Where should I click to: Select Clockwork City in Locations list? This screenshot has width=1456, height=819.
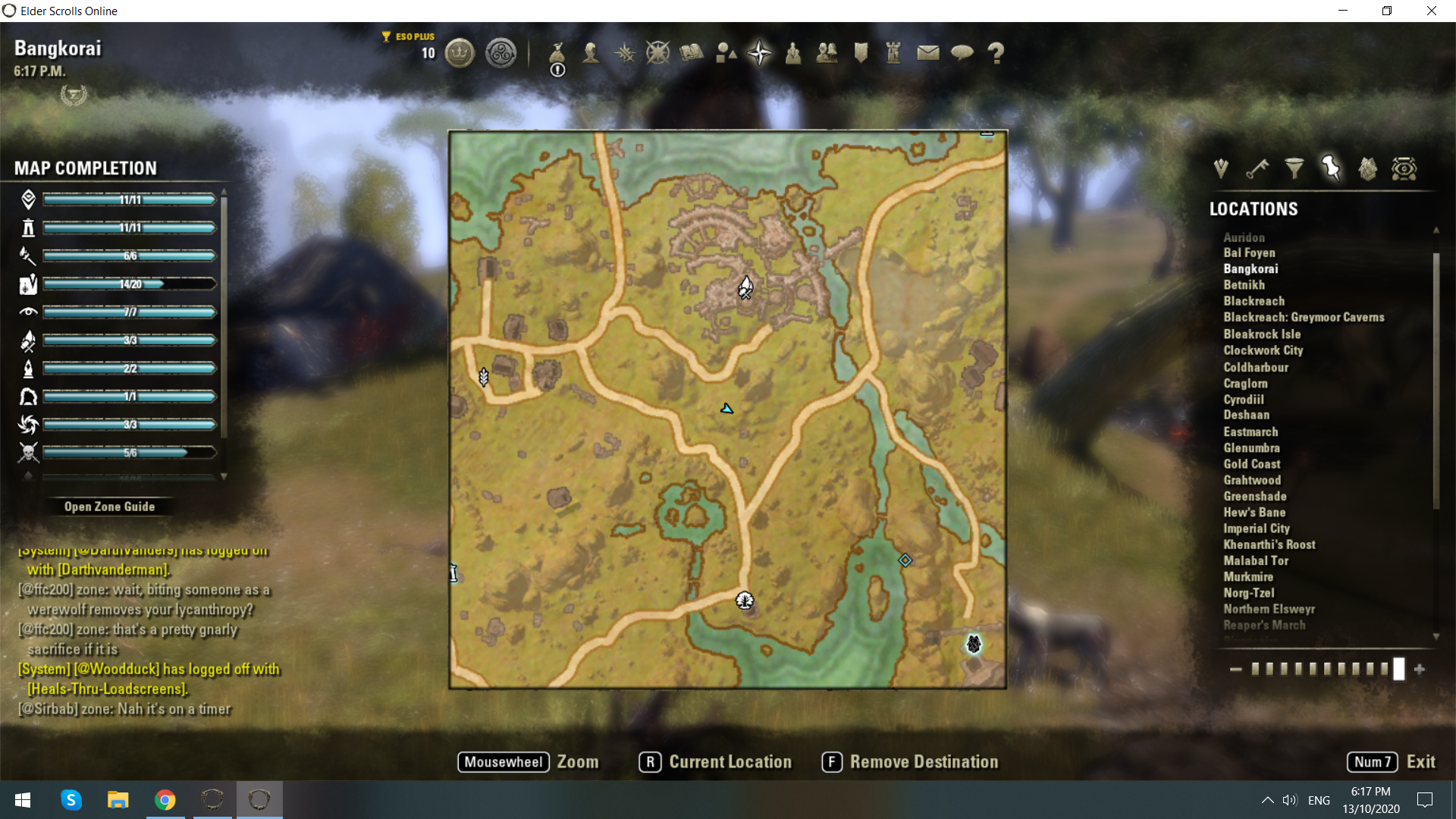coord(1263,350)
